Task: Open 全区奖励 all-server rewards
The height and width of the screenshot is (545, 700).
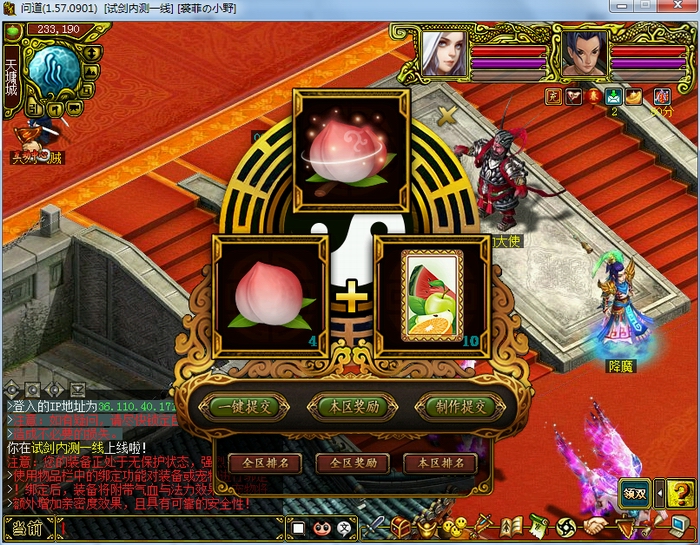Action: coord(352,463)
